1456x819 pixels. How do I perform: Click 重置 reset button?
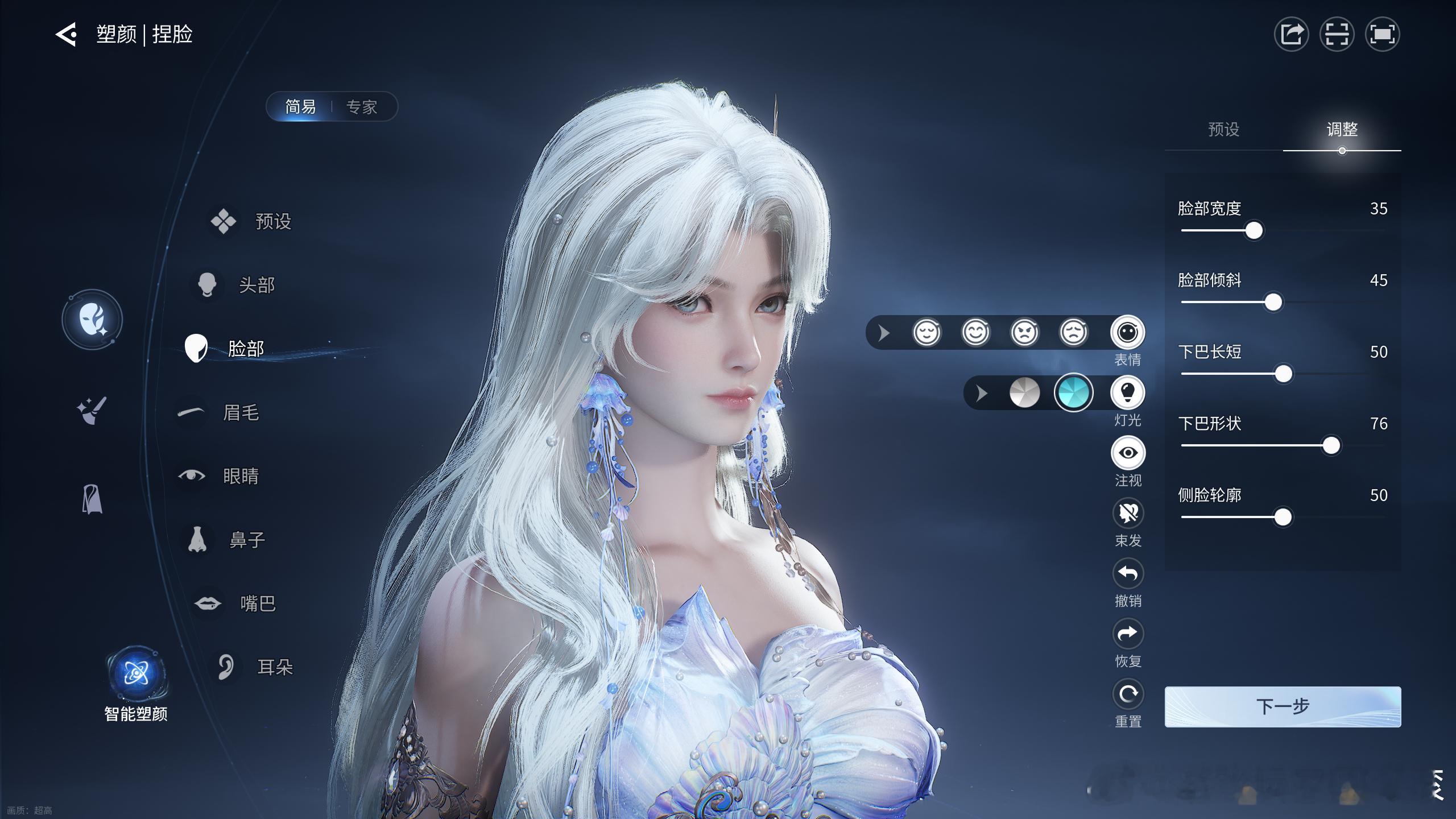point(1128,694)
